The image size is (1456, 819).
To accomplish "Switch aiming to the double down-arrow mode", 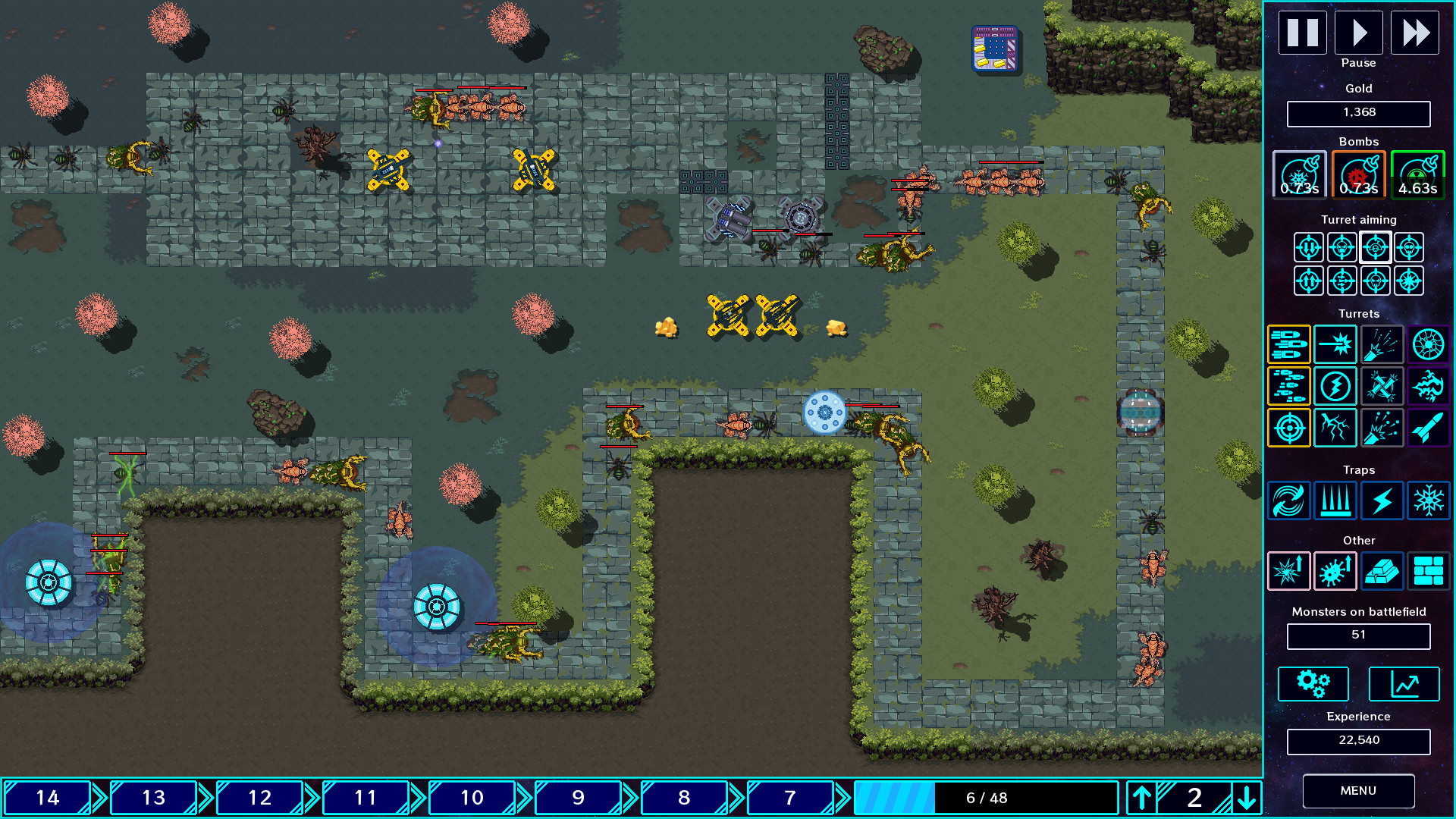I will click(1308, 247).
